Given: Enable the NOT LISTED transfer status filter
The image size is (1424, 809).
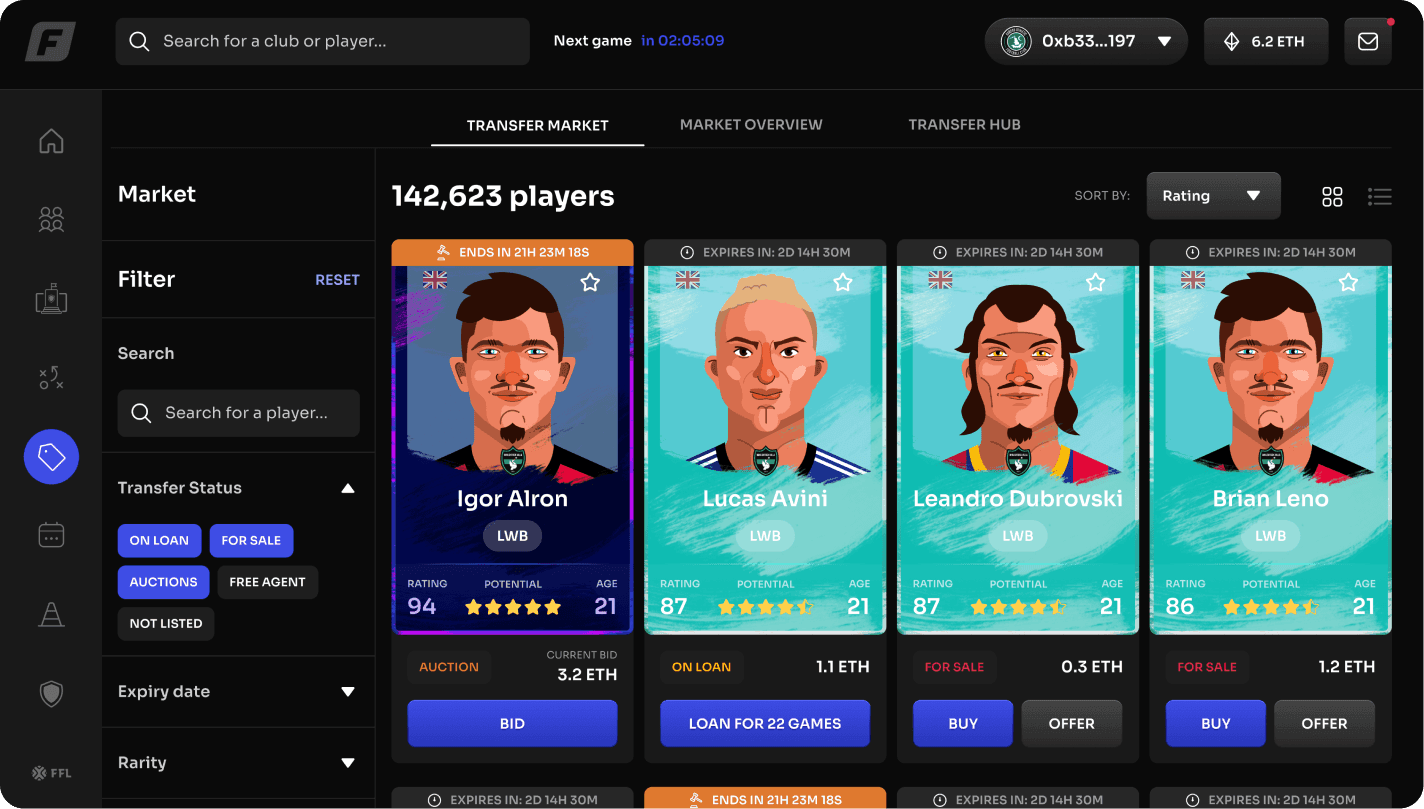Looking at the screenshot, I should point(165,623).
